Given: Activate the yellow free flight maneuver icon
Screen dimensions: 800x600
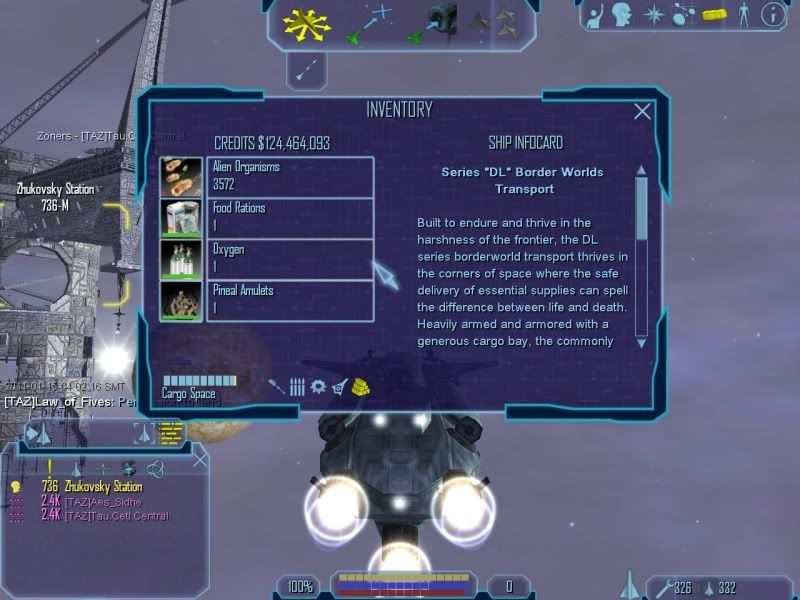Looking at the screenshot, I should click(305, 22).
